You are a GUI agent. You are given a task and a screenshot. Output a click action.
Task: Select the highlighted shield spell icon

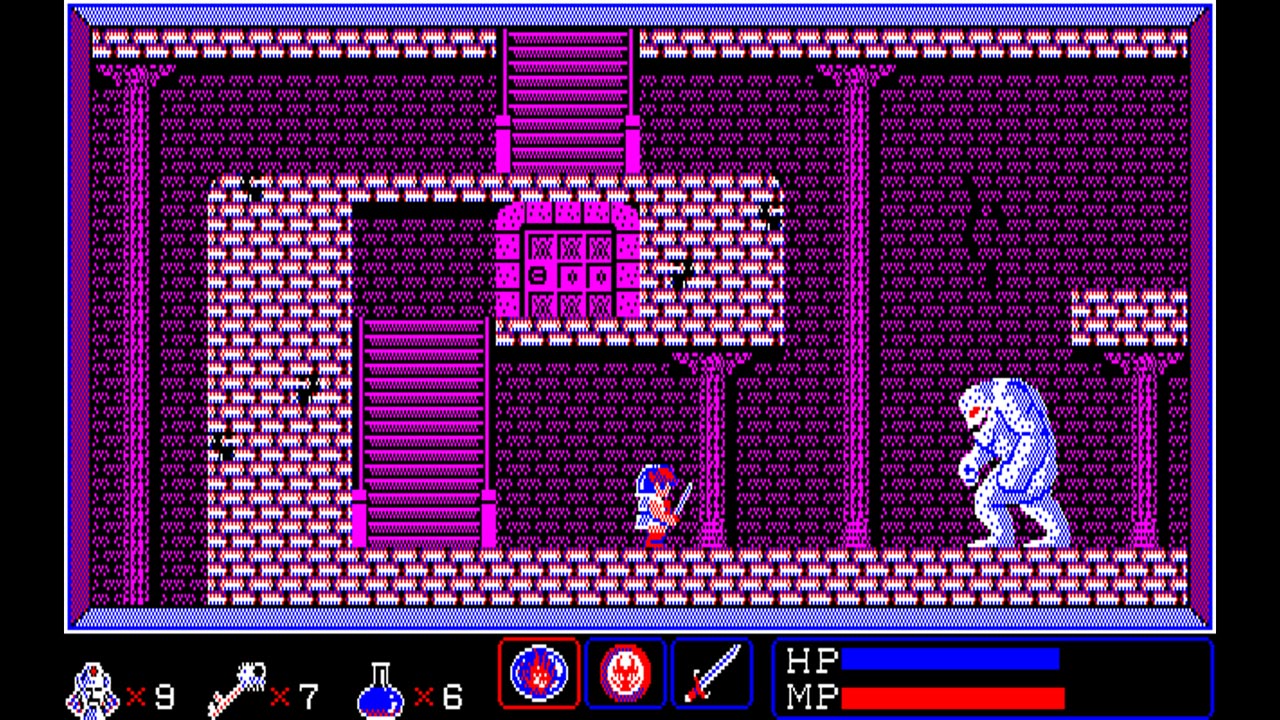click(538, 673)
